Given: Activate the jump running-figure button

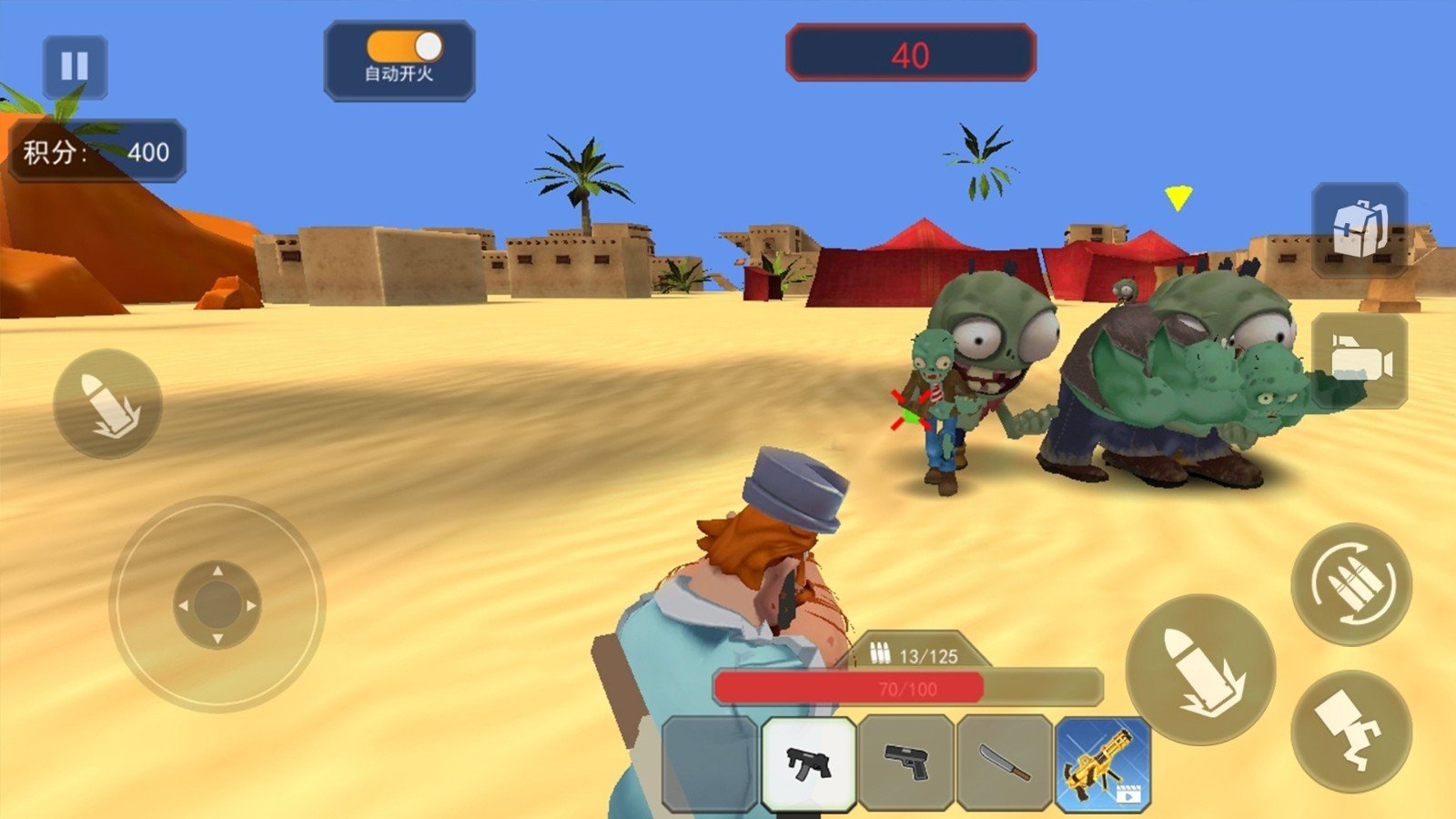Looking at the screenshot, I should click(x=1351, y=731).
